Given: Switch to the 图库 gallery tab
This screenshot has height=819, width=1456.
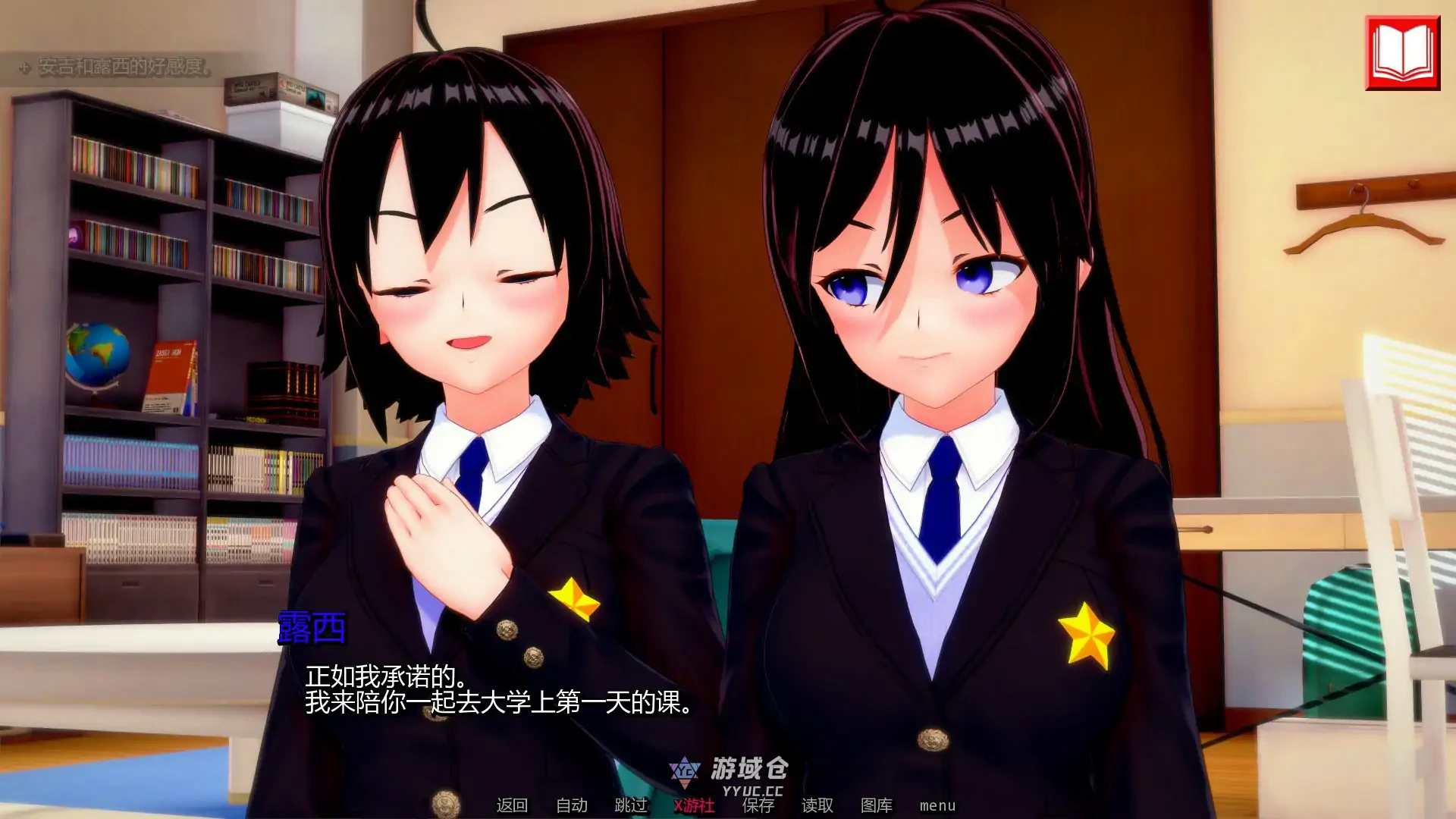Looking at the screenshot, I should point(876,806).
